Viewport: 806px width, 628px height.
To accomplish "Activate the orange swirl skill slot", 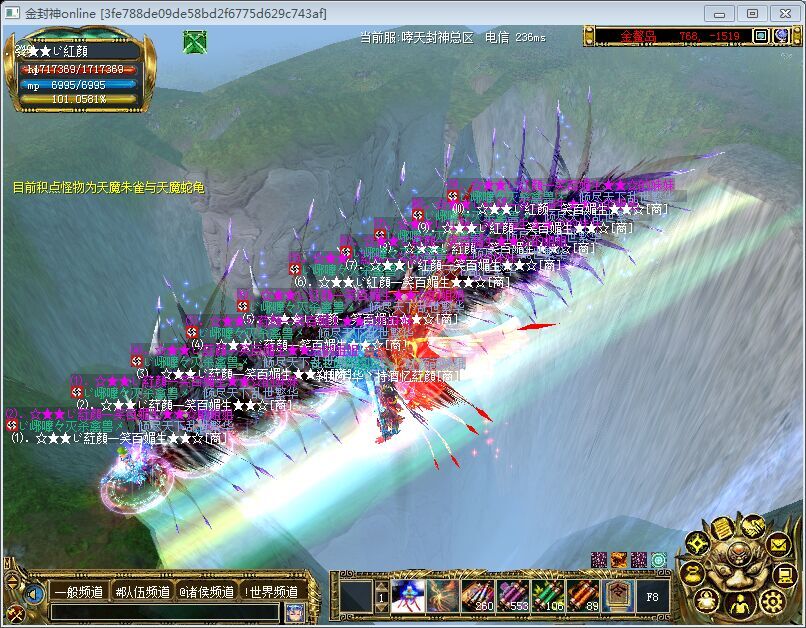I will point(443,596).
